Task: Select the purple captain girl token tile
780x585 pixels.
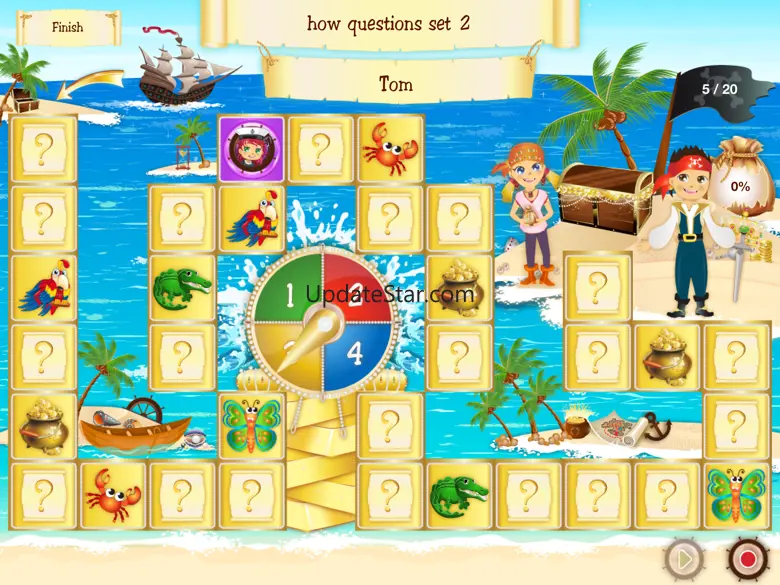Action: [252, 149]
